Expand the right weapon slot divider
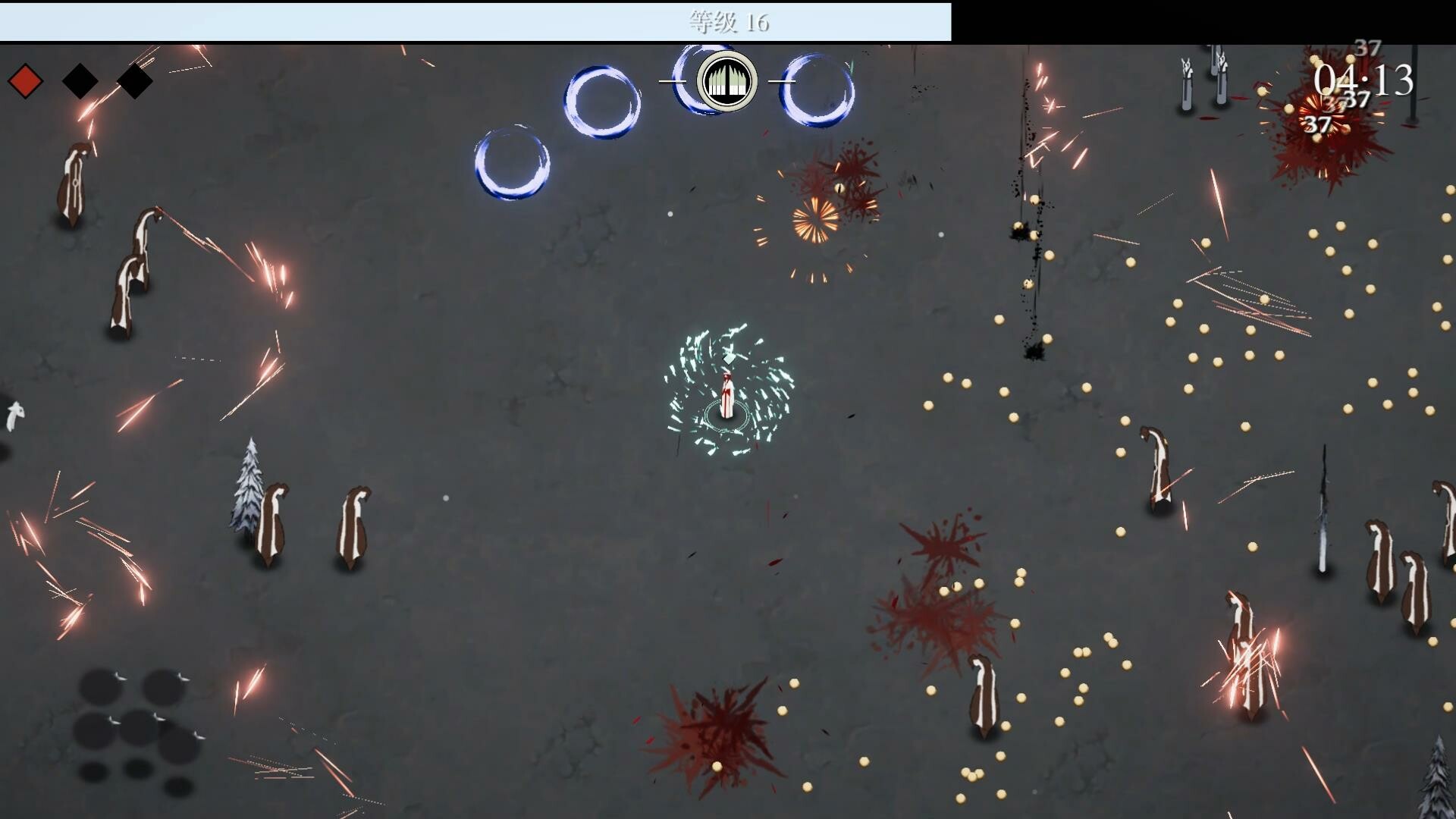 [783, 82]
